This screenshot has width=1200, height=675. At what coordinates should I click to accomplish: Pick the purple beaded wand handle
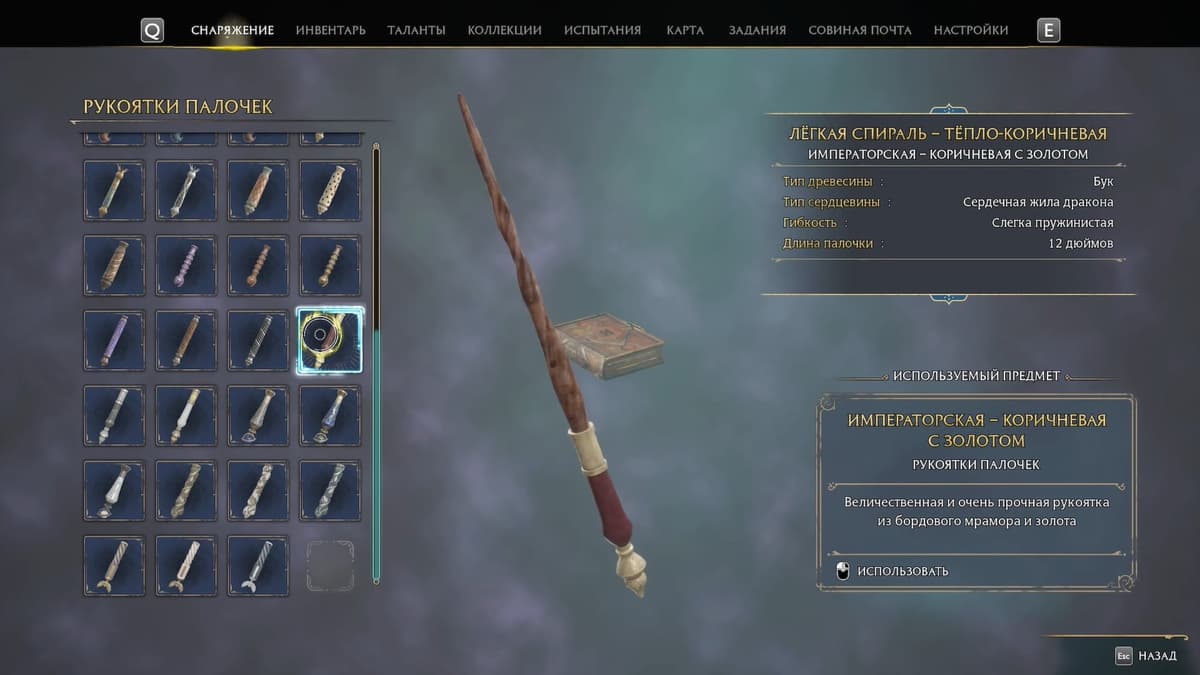tap(186, 265)
